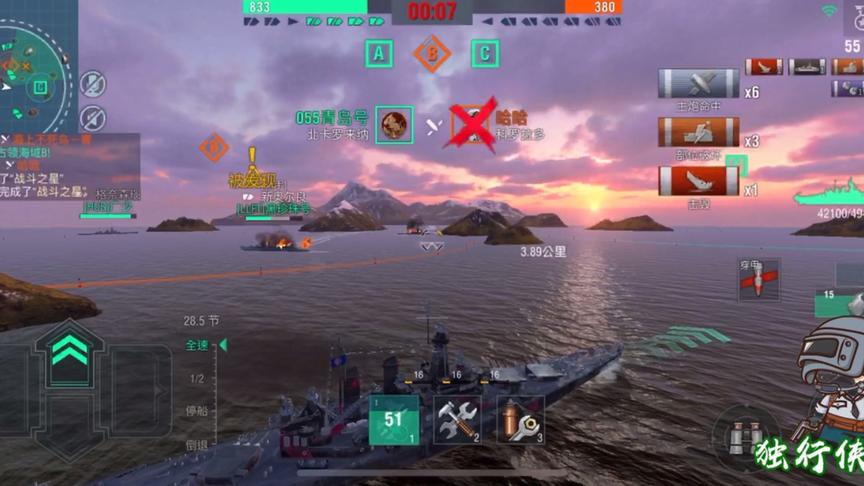Toggle the lower mute icon beside minimap
The width and height of the screenshot is (864, 486).
point(93,117)
